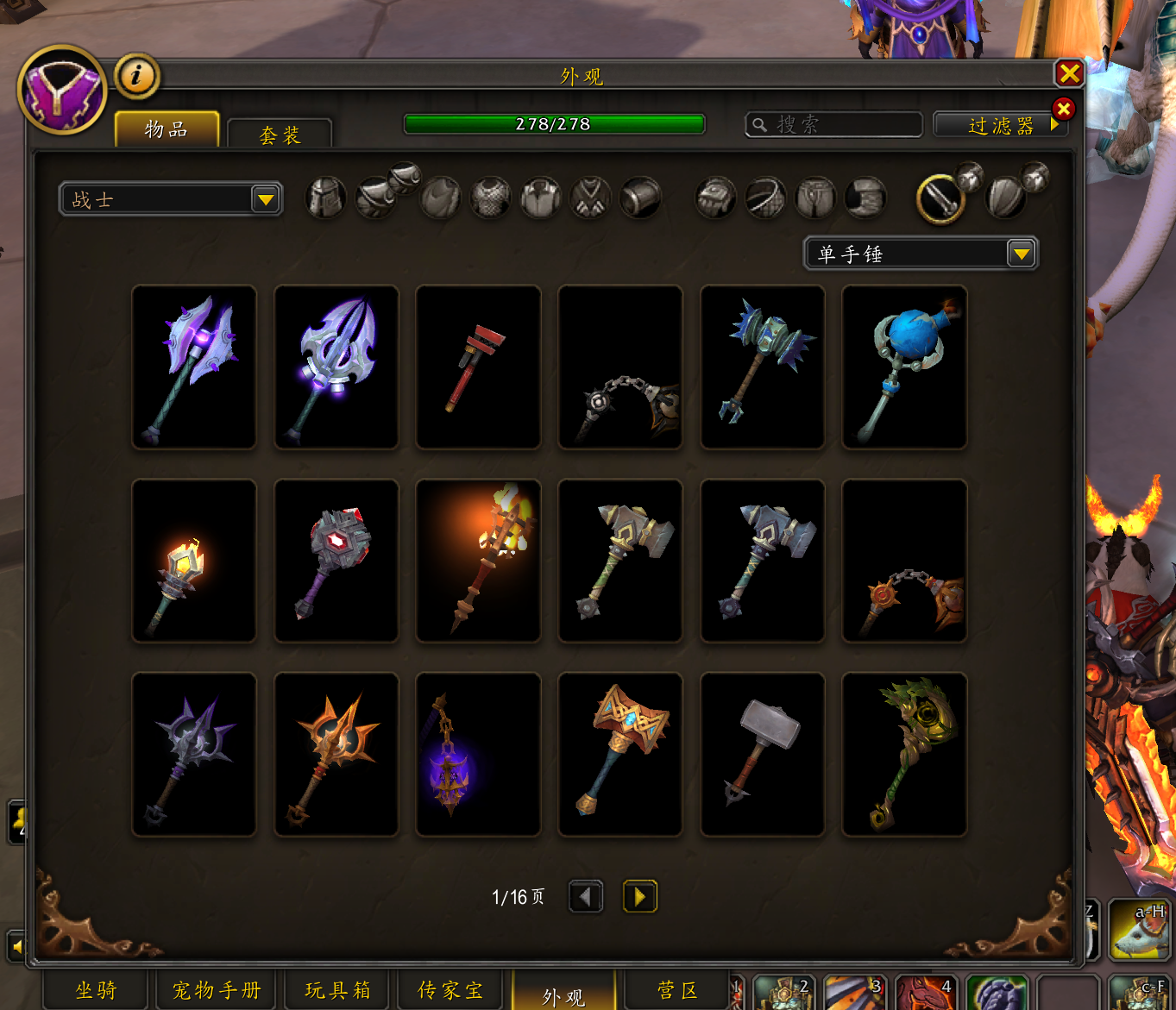Select the flaming torch mace appearance
Image resolution: width=1176 pixels, height=1010 pixels.
click(478, 561)
